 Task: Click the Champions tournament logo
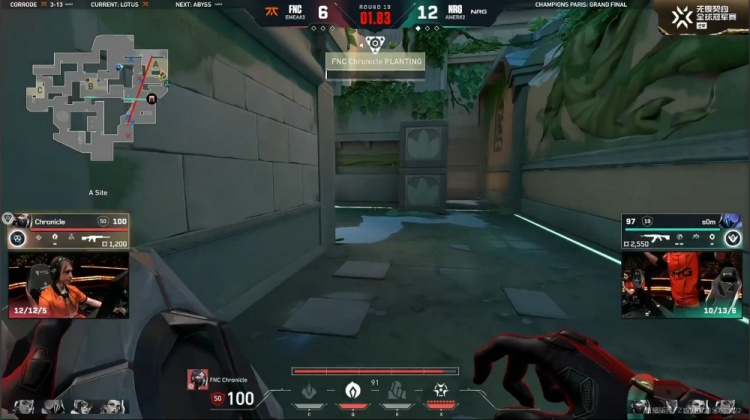tap(705, 15)
